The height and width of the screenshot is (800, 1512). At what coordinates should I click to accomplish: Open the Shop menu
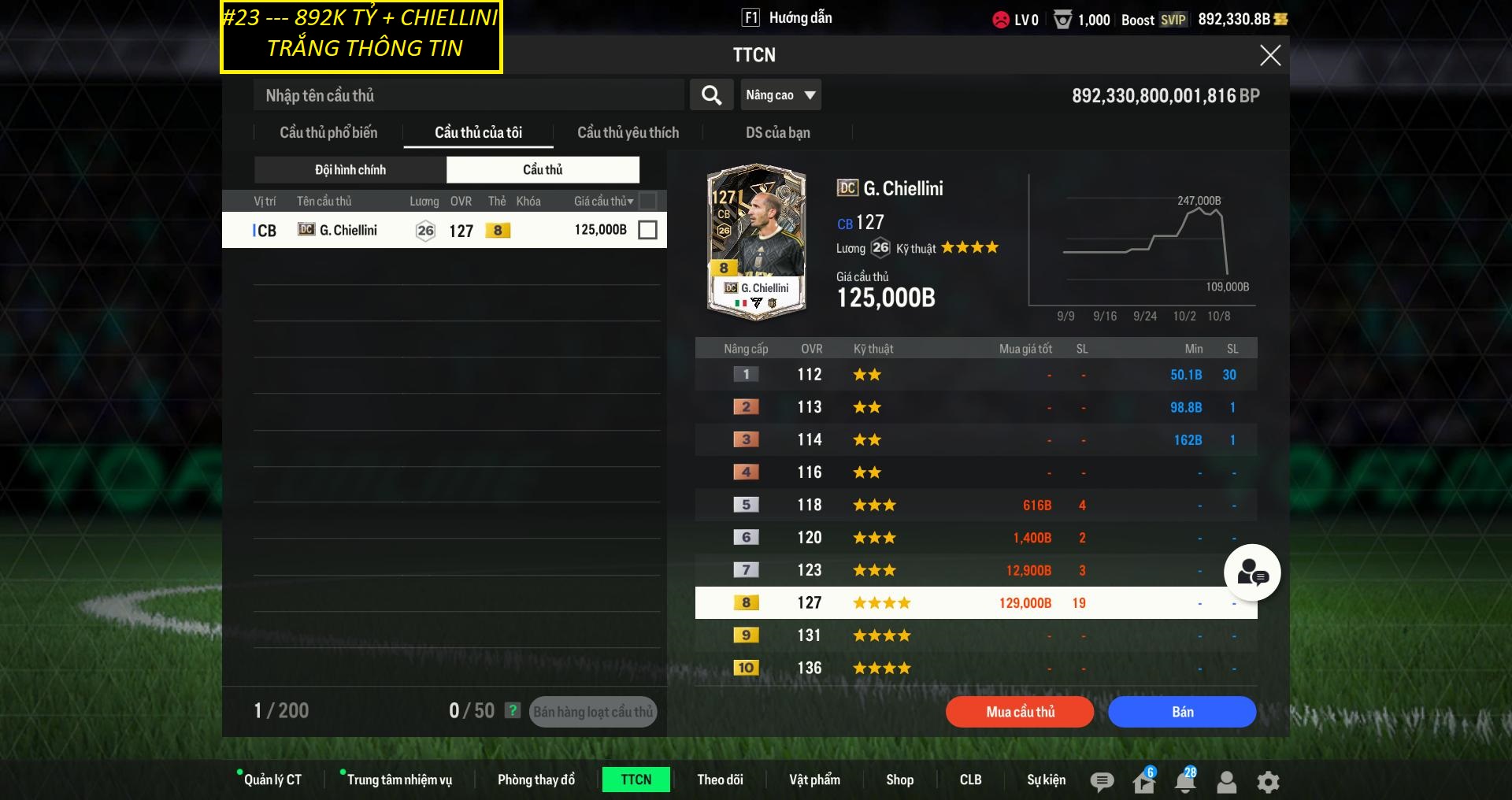pyautogui.click(x=899, y=780)
